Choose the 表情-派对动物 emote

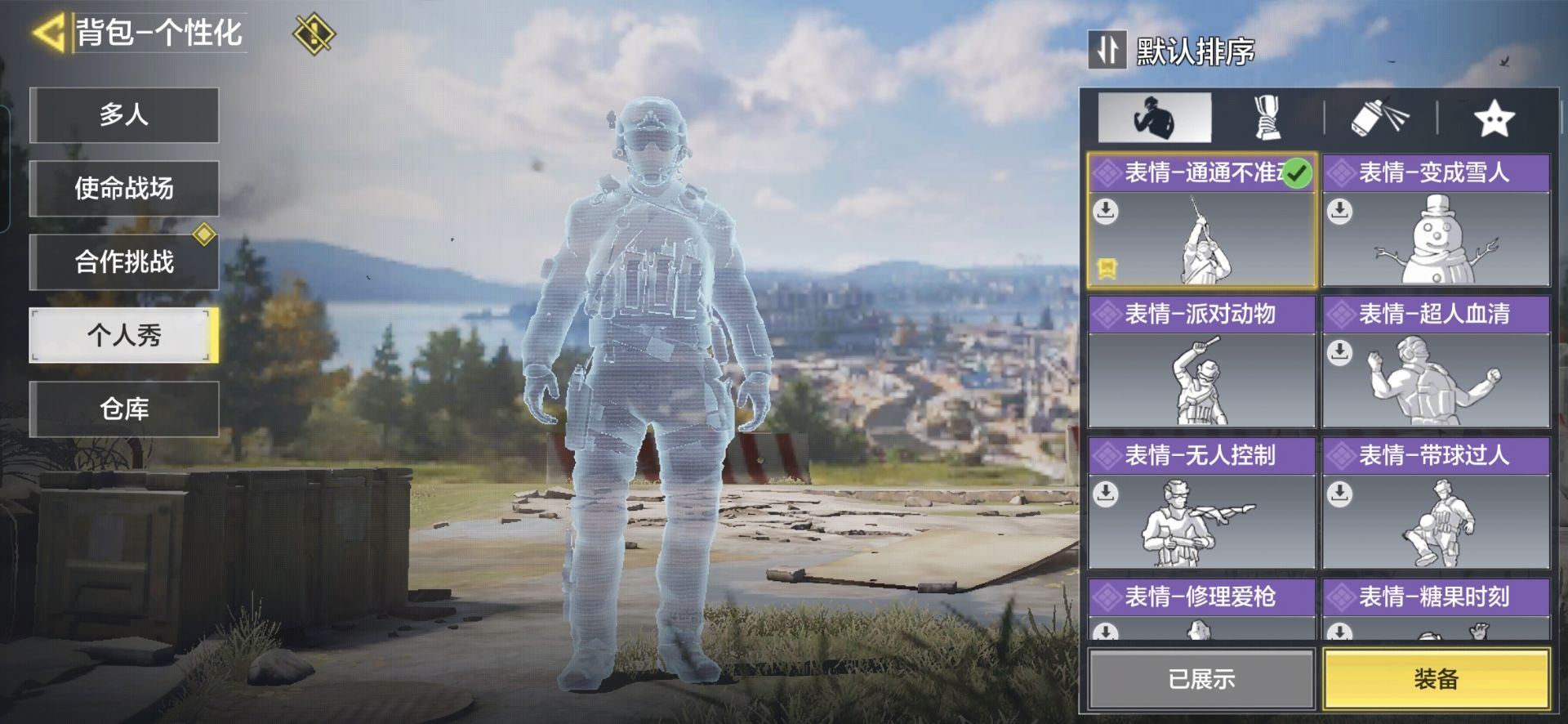point(1201,362)
